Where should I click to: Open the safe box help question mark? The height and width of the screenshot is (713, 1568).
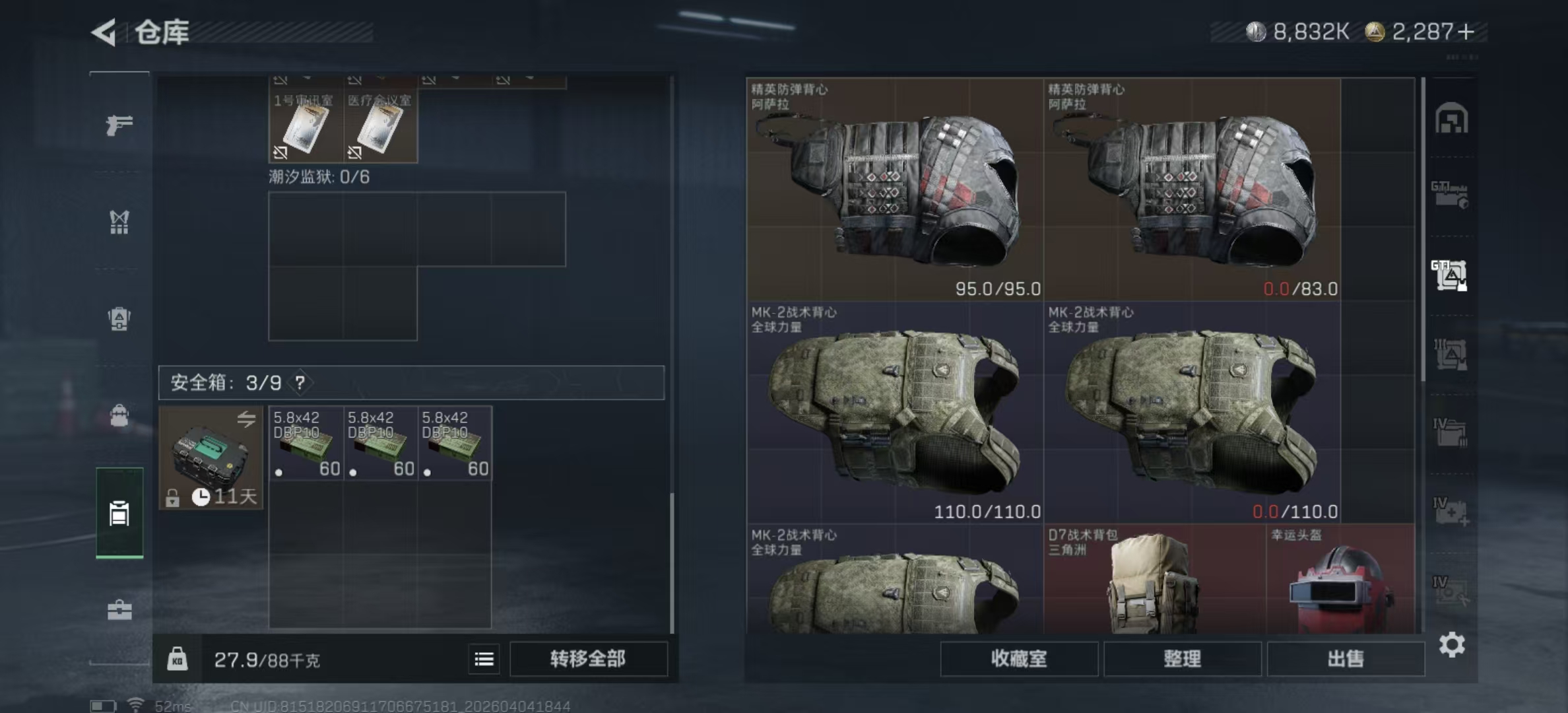point(300,382)
